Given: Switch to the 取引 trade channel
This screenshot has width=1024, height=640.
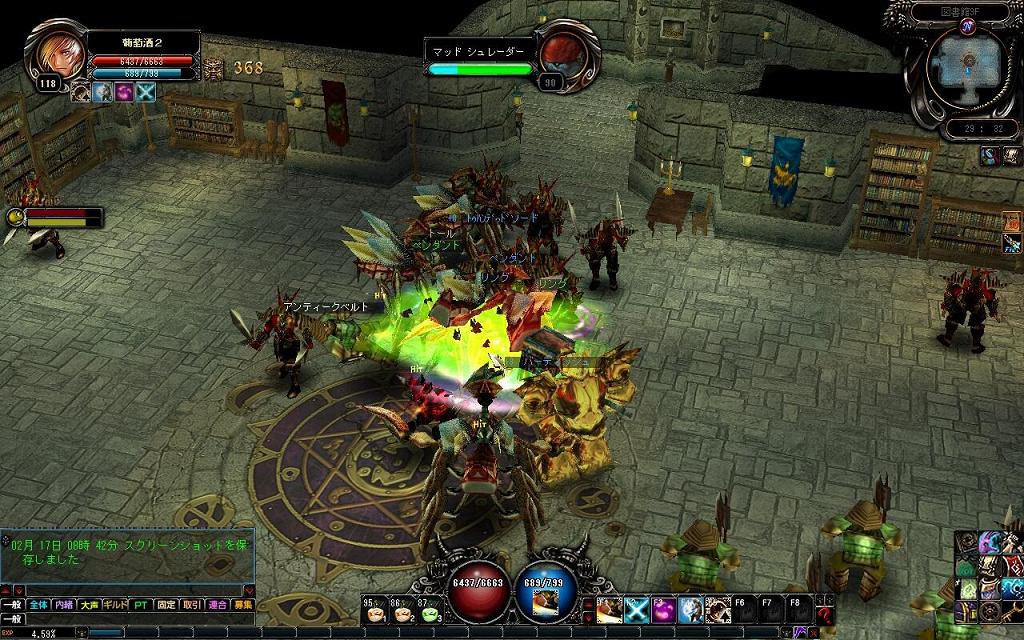Looking at the screenshot, I should pos(192,605).
